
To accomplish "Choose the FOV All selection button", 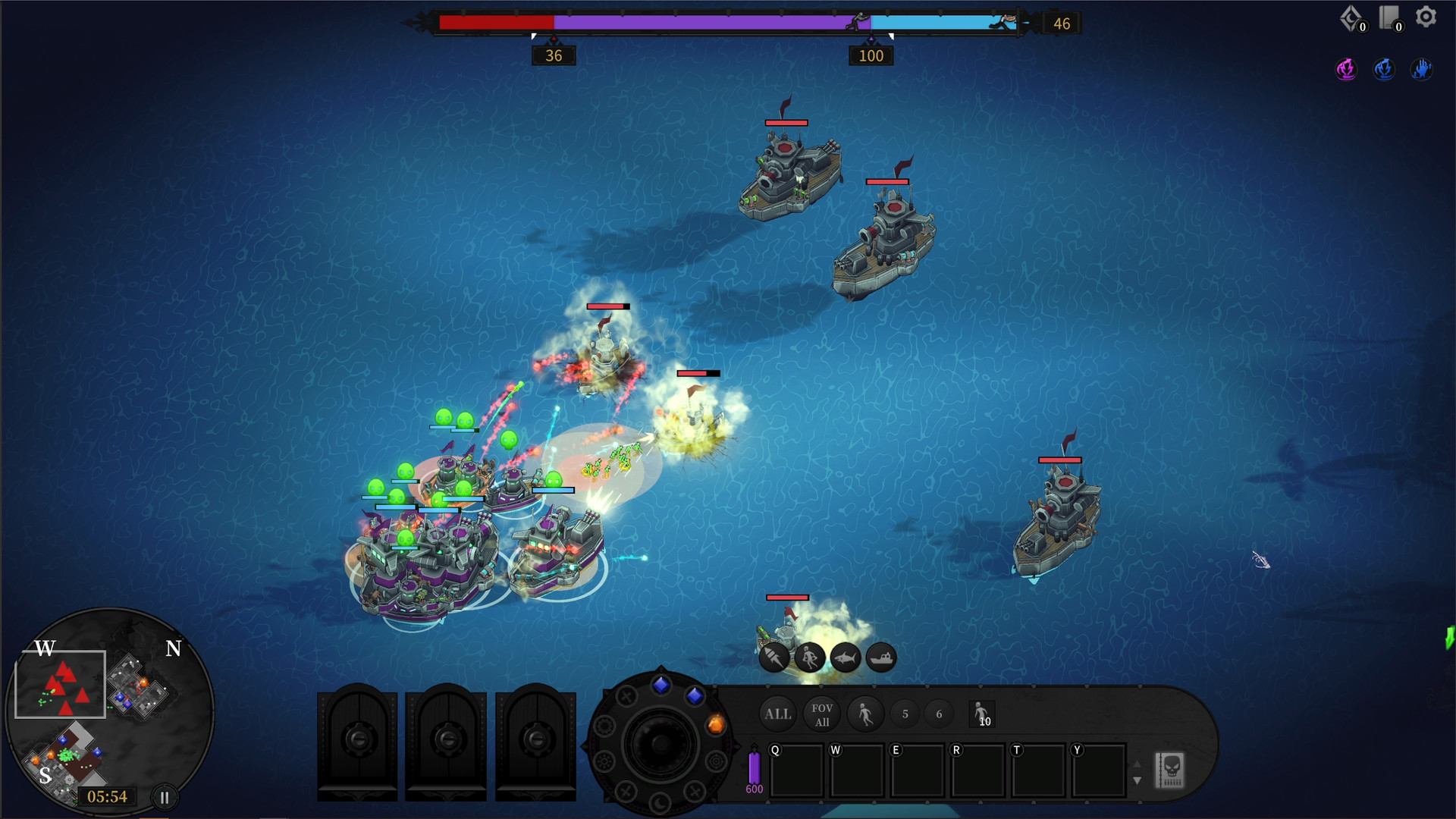I will tap(822, 714).
